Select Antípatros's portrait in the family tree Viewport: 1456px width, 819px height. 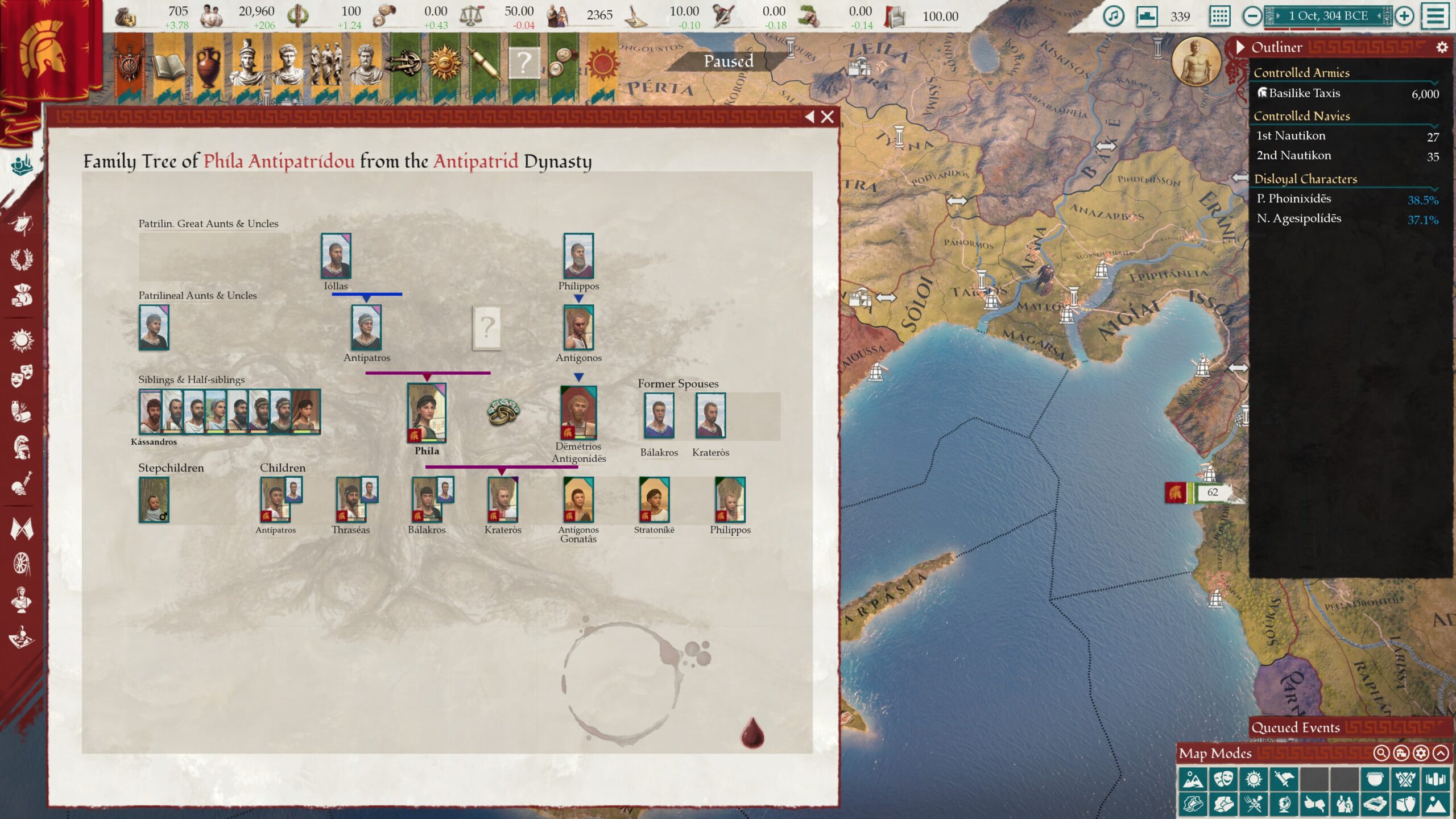366,328
